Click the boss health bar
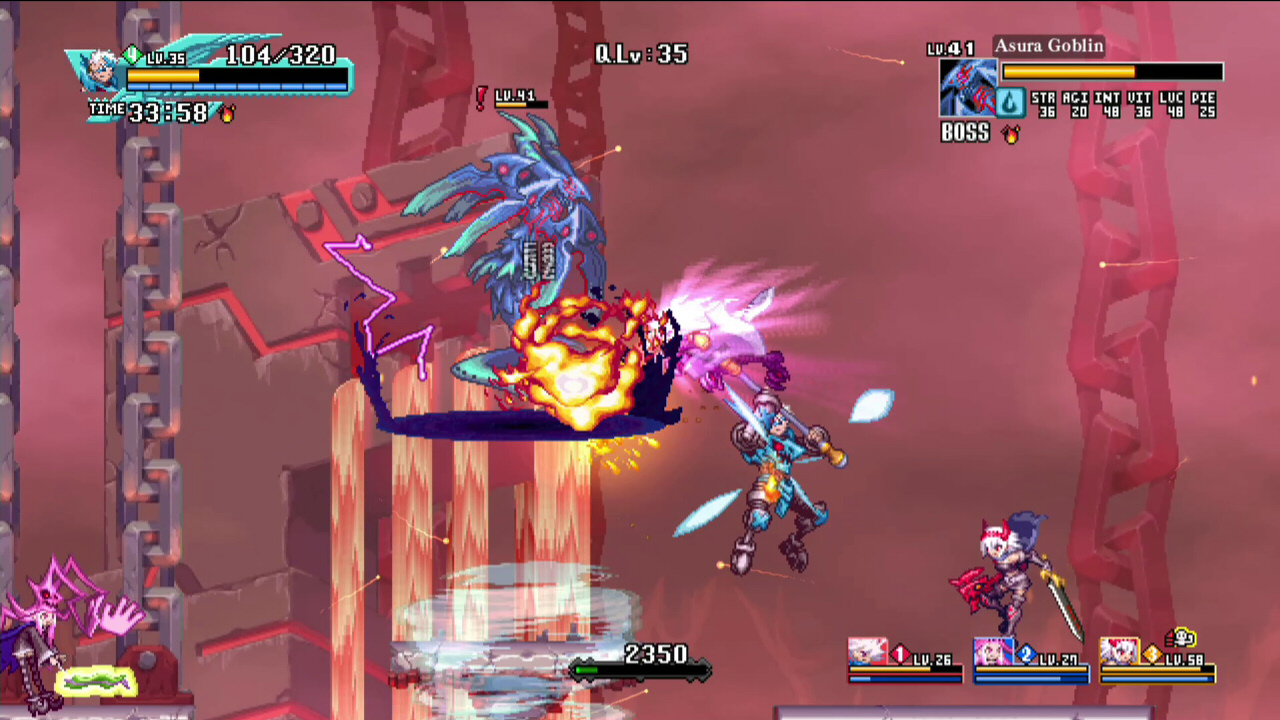1280x720 pixels. pos(1113,71)
